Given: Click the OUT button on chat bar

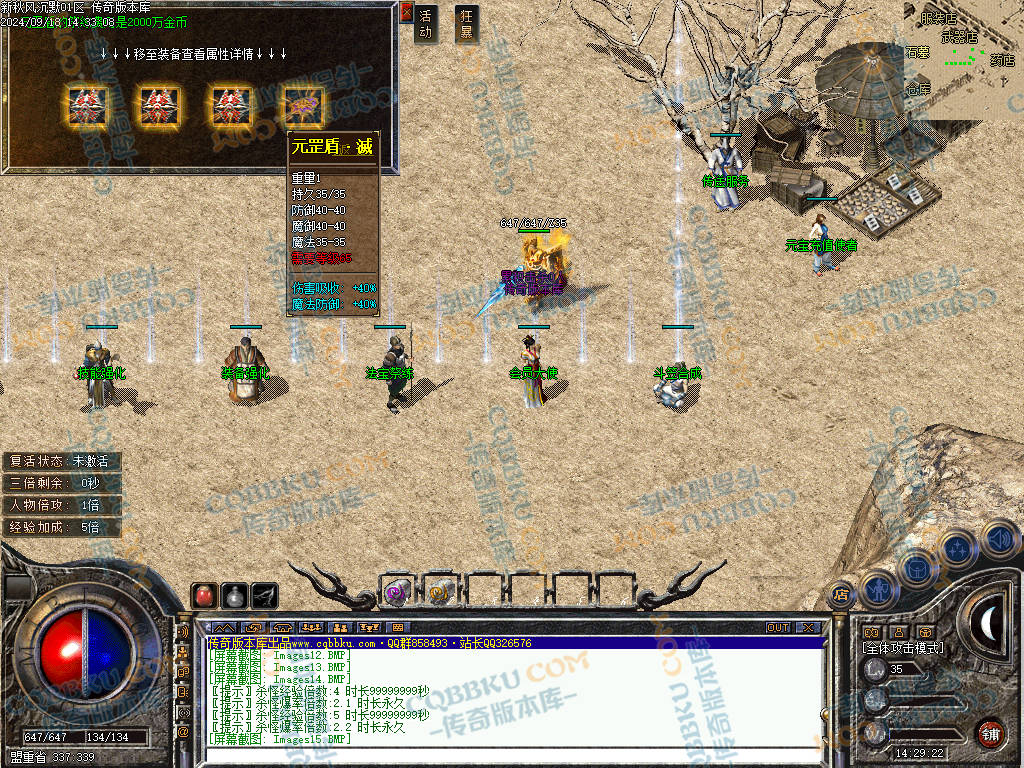Looking at the screenshot, I should click(778, 627).
